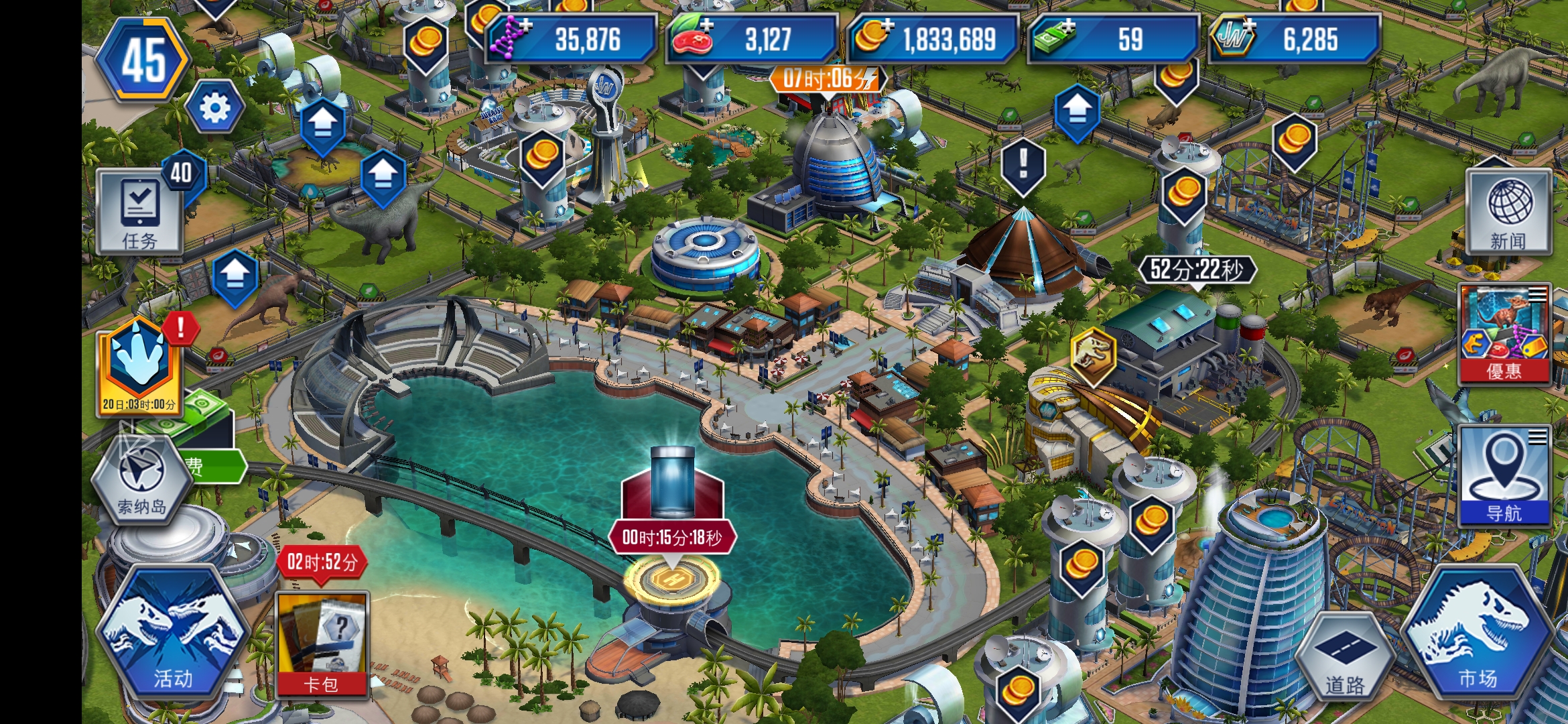Viewport: 1568px width, 724px height.
Task: Open the gold T-rex skull badge
Action: [1093, 355]
